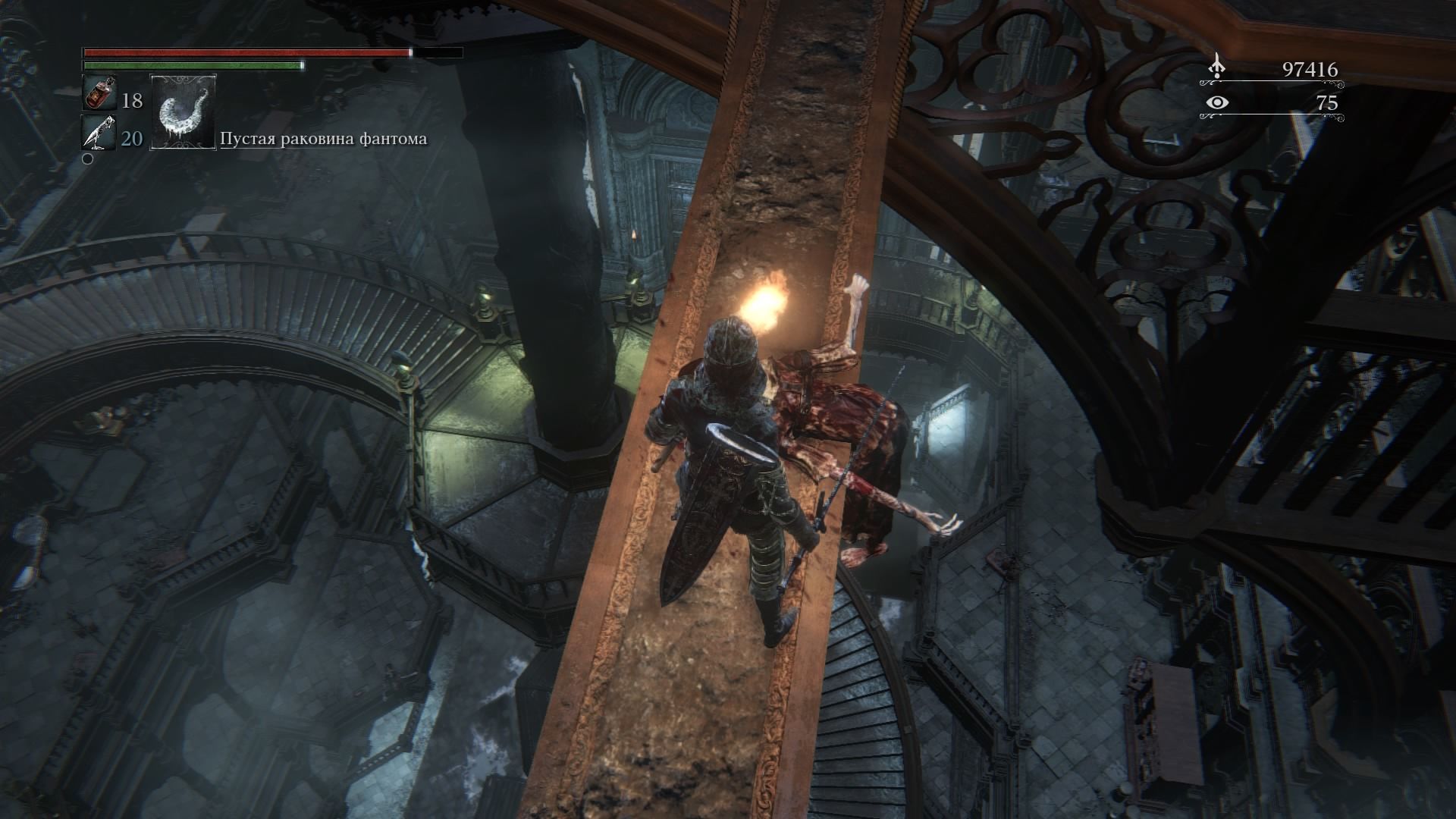Use the Empty Phantasm Shell quick item slot

coord(184,112)
